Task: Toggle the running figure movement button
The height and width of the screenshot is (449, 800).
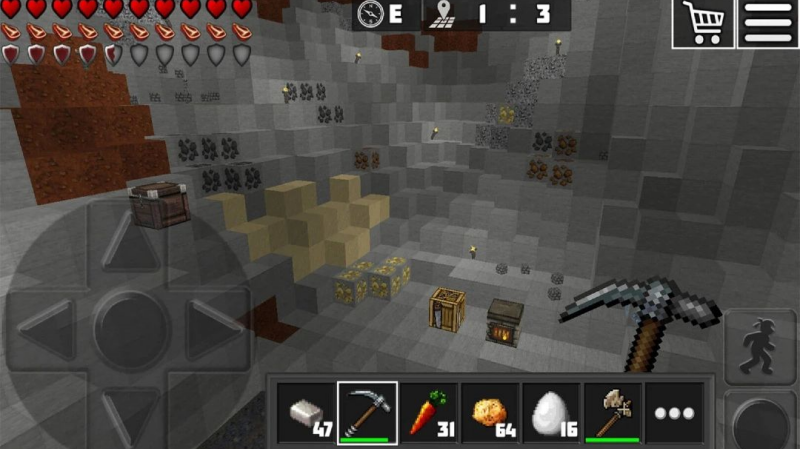Action: pyautogui.click(x=760, y=346)
